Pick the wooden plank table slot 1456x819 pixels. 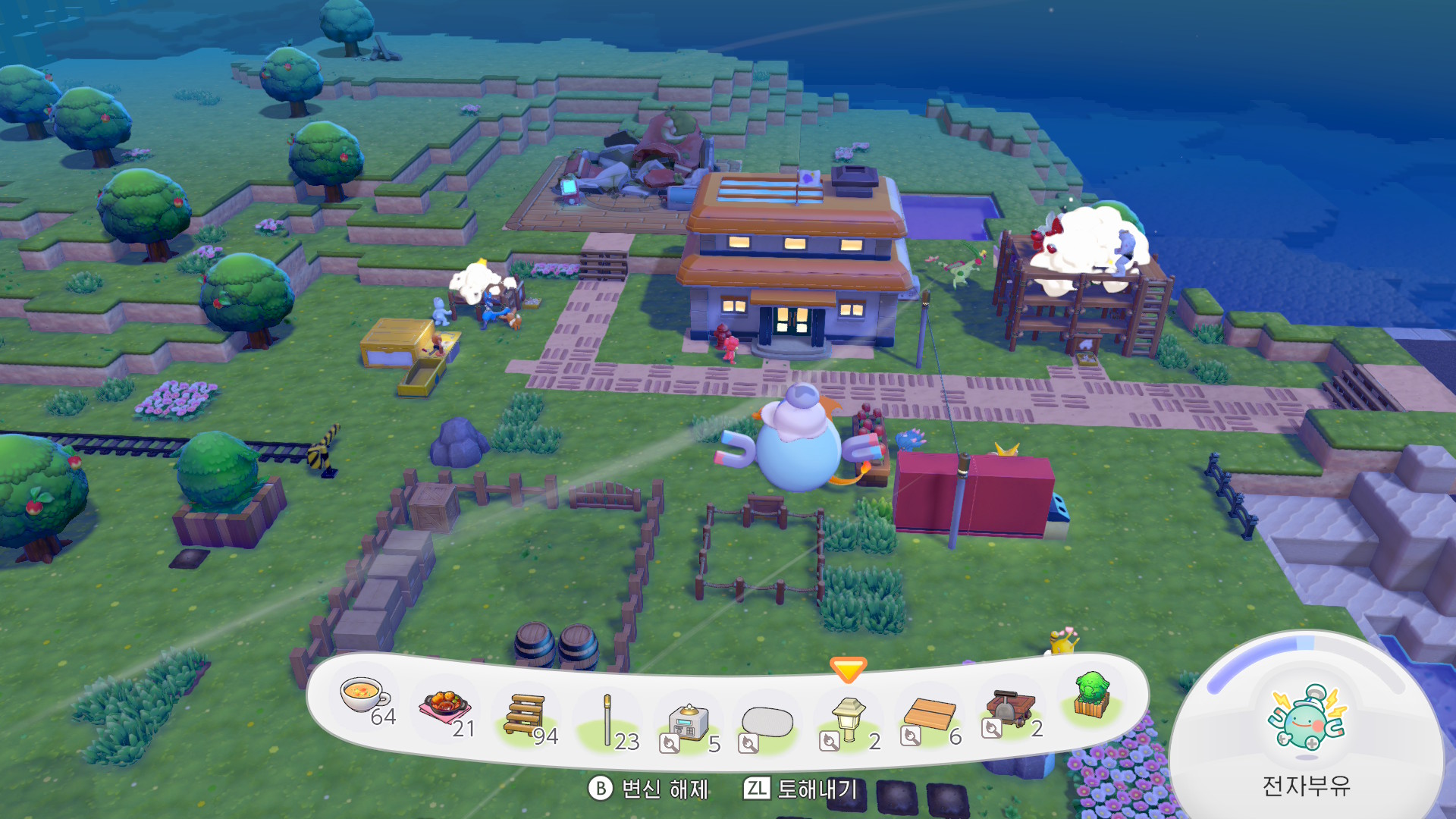pos(930,715)
